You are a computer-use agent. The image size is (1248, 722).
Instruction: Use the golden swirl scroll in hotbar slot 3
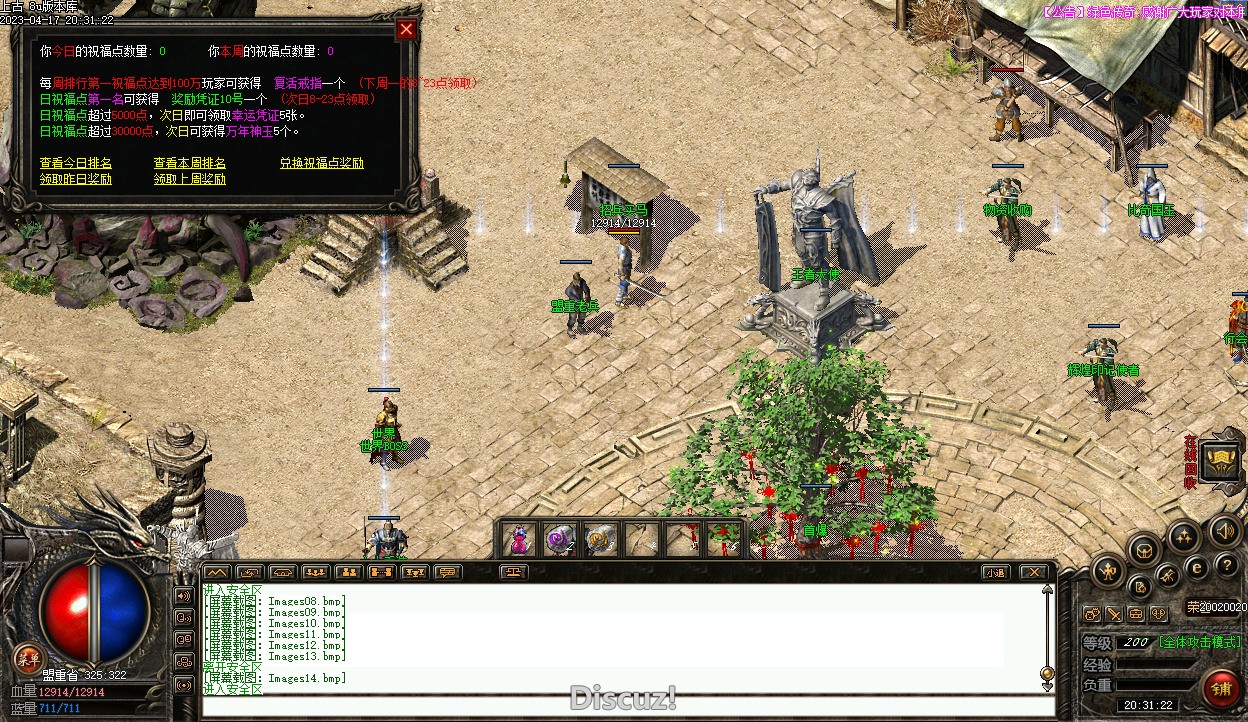(x=600, y=540)
